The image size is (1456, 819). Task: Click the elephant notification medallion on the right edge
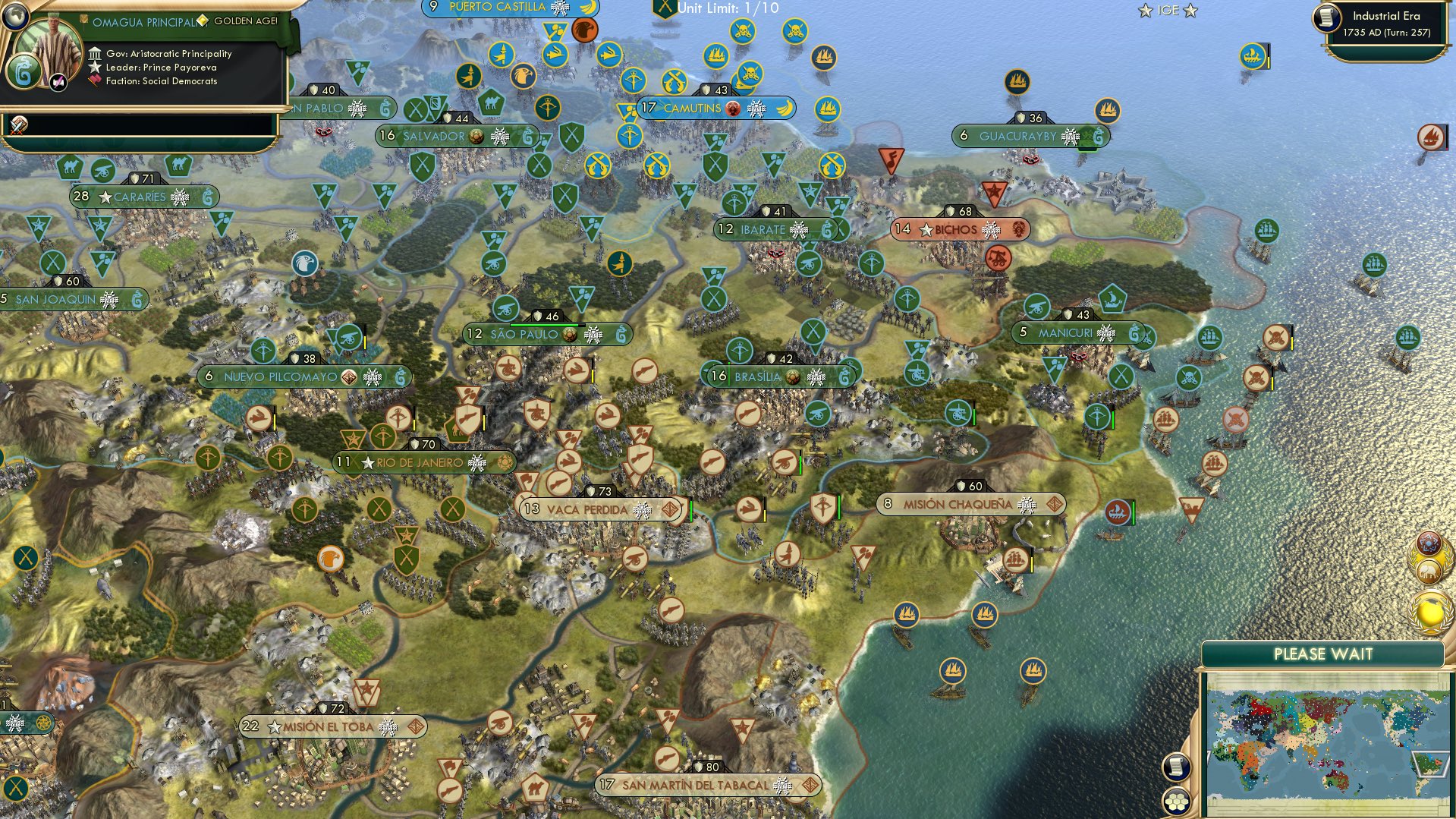1429,571
